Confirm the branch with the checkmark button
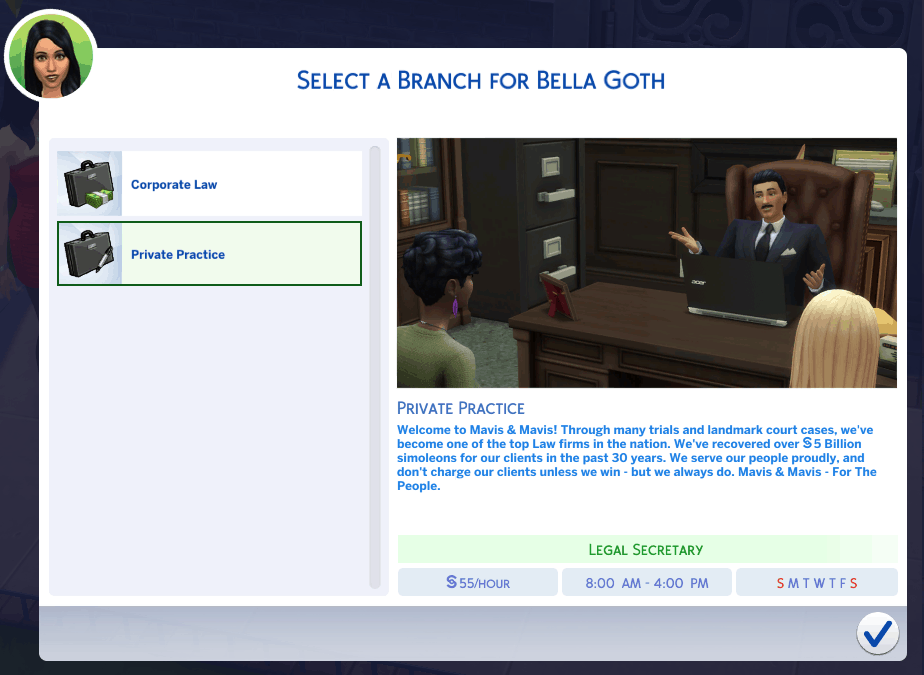Screen dimensions: 924x675 click(877, 633)
